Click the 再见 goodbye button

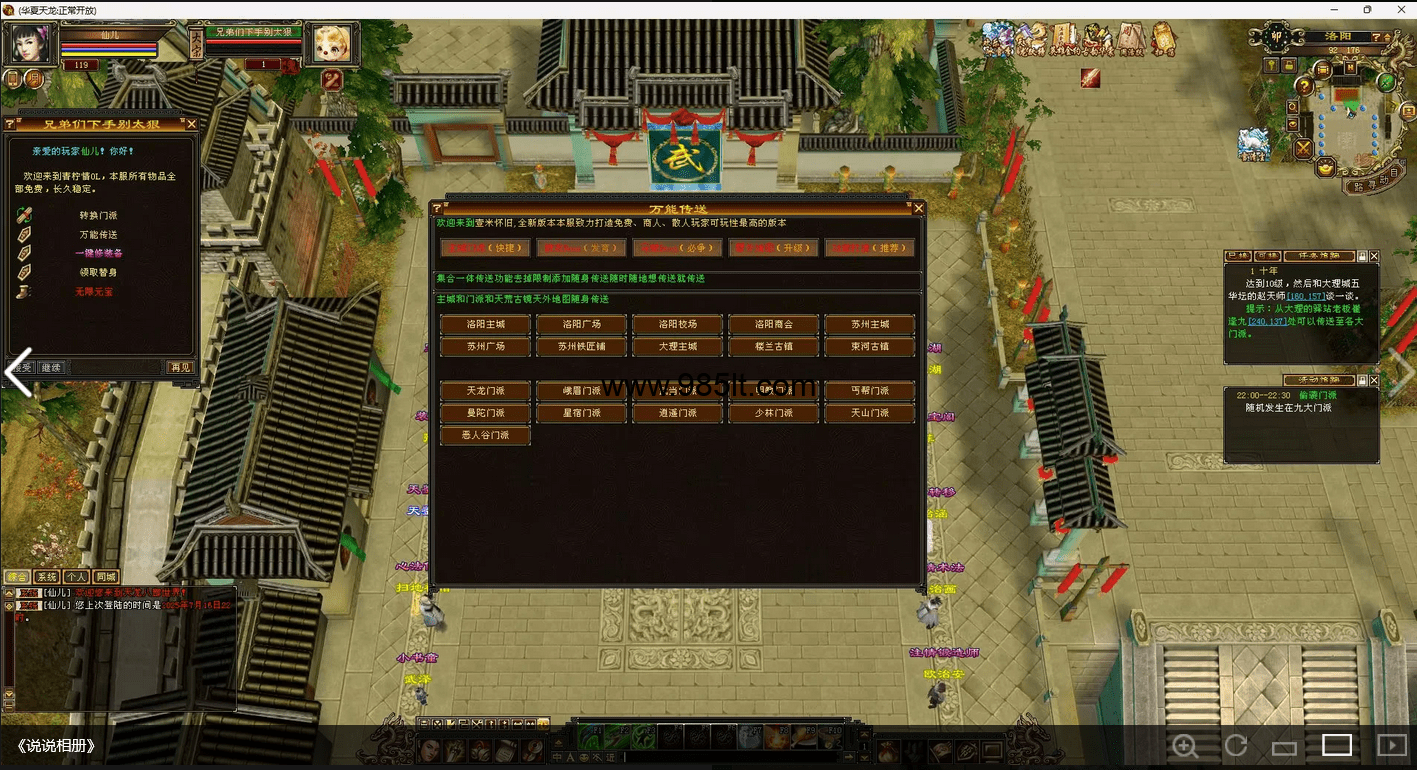[x=179, y=367]
